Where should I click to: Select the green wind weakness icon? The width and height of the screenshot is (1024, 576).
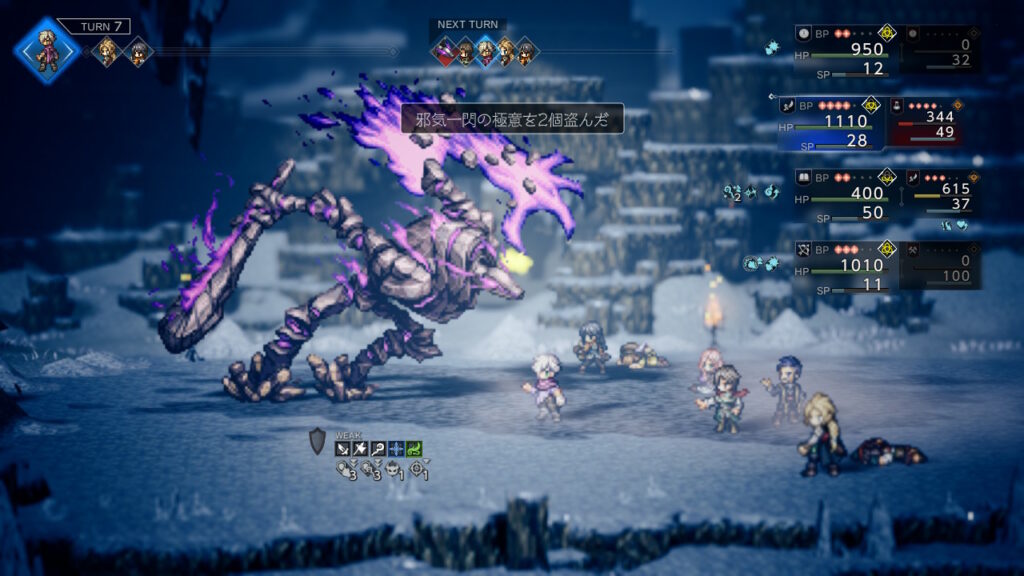click(414, 449)
